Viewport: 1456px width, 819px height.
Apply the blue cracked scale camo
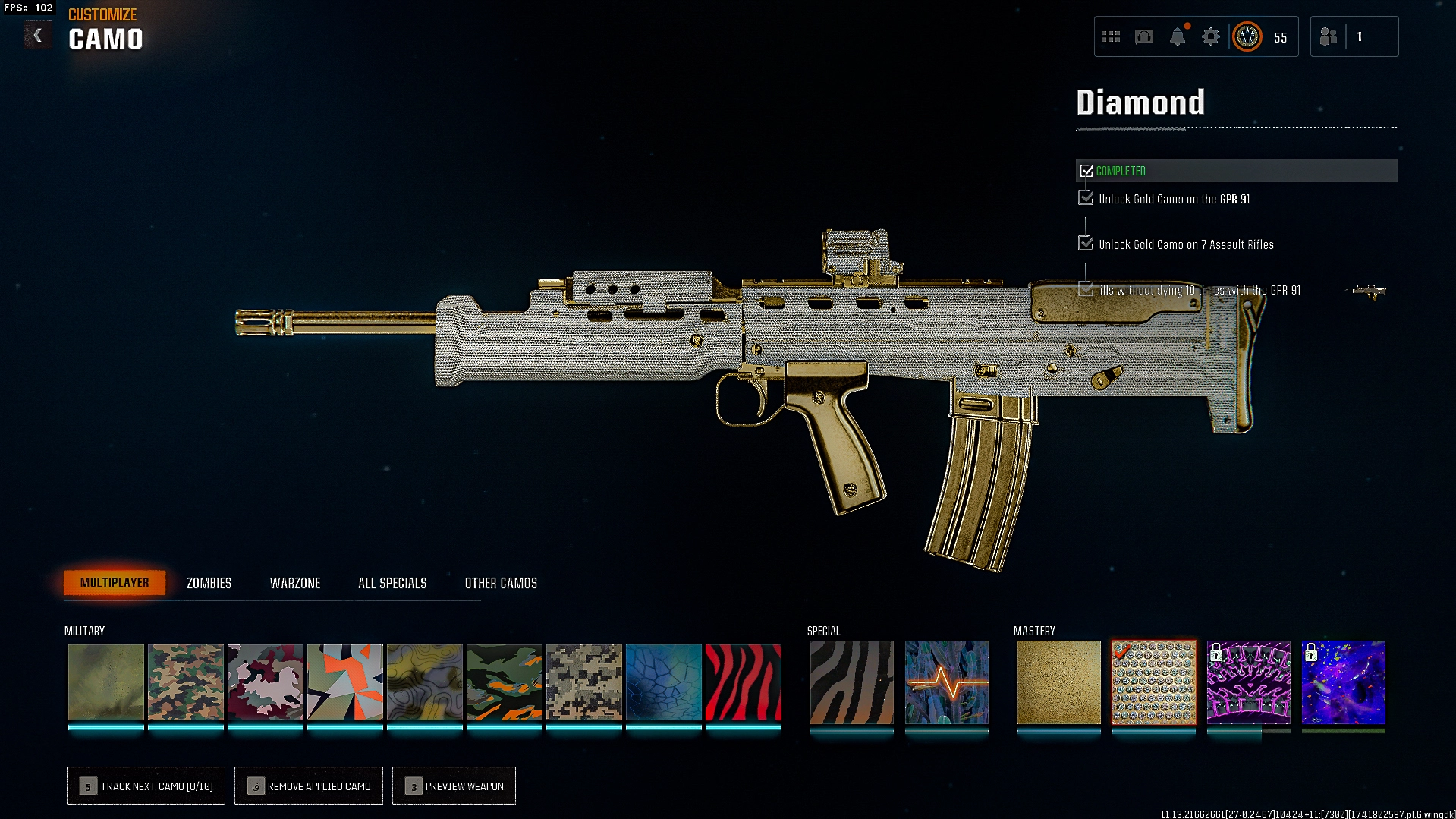tap(664, 682)
